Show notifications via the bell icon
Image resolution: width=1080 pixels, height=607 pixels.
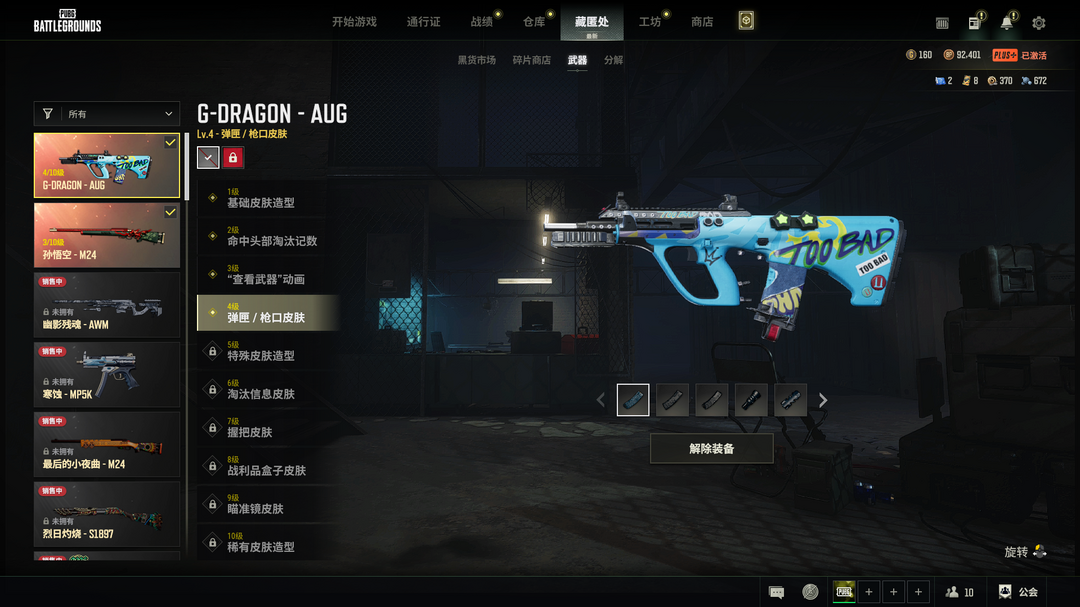pos(1007,23)
